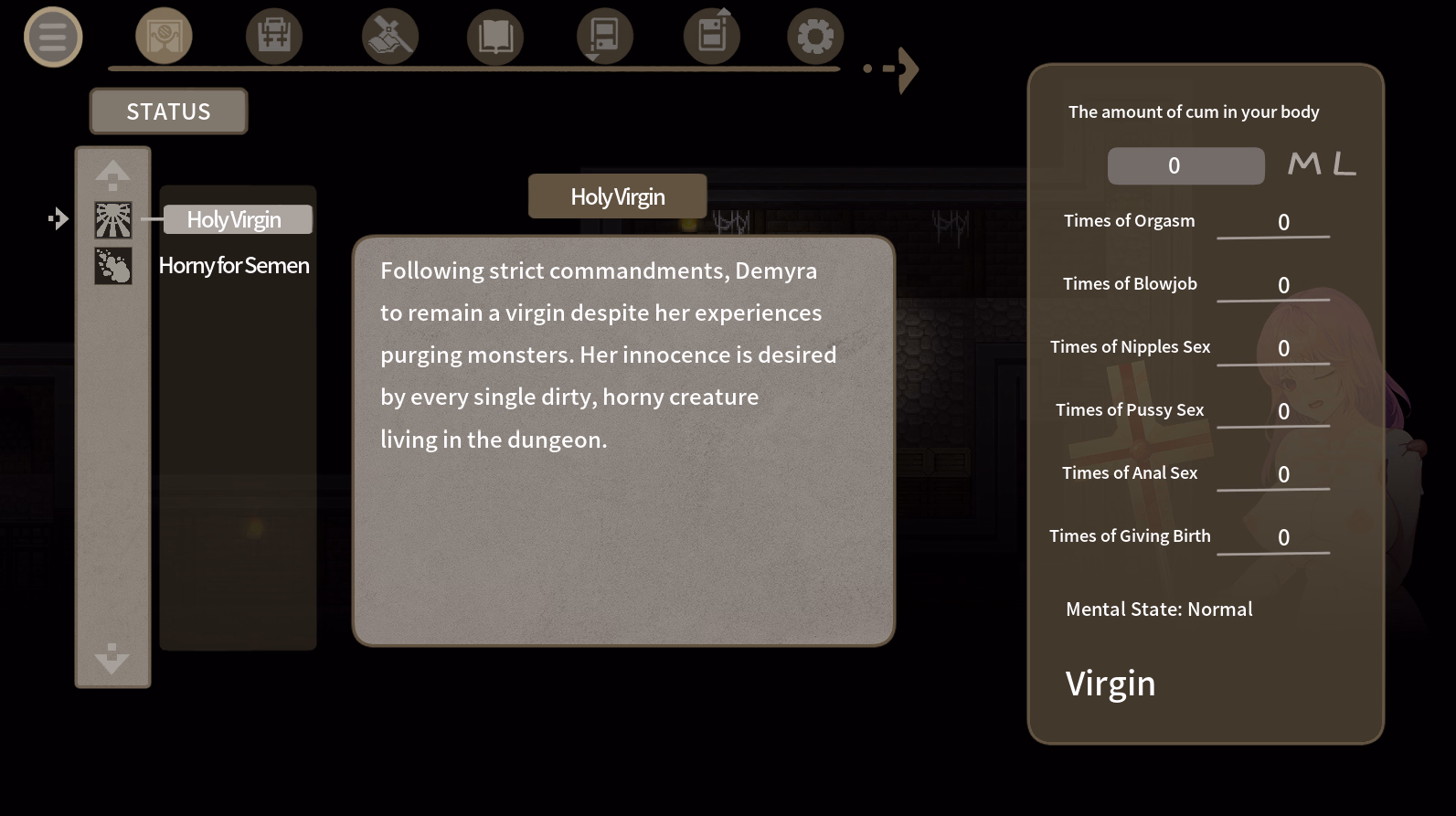The width and height of the screenshot is (1456, 816).
Task: Select the character status mirror icon
Action: [x=164, y=35]
